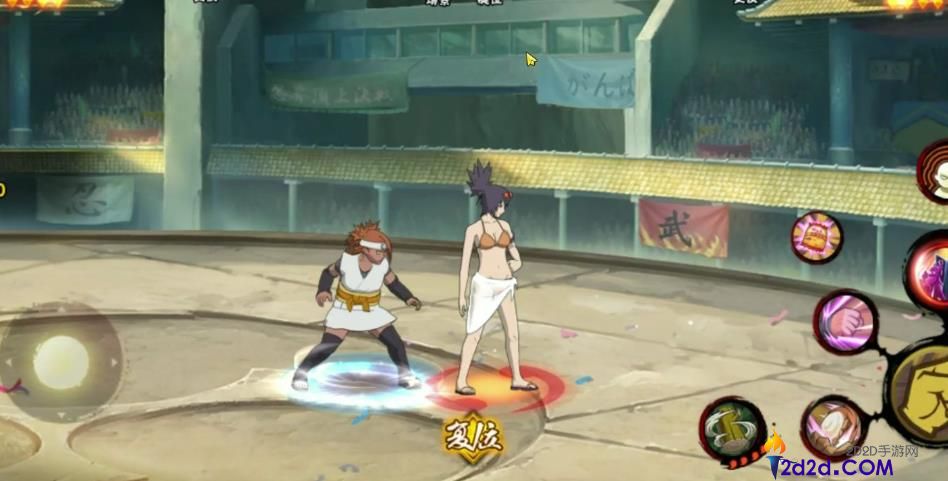Use the wooden log substitution skill
Image resolution: width=948 pixels, height=481 pixels.
(x=733, y=431)
